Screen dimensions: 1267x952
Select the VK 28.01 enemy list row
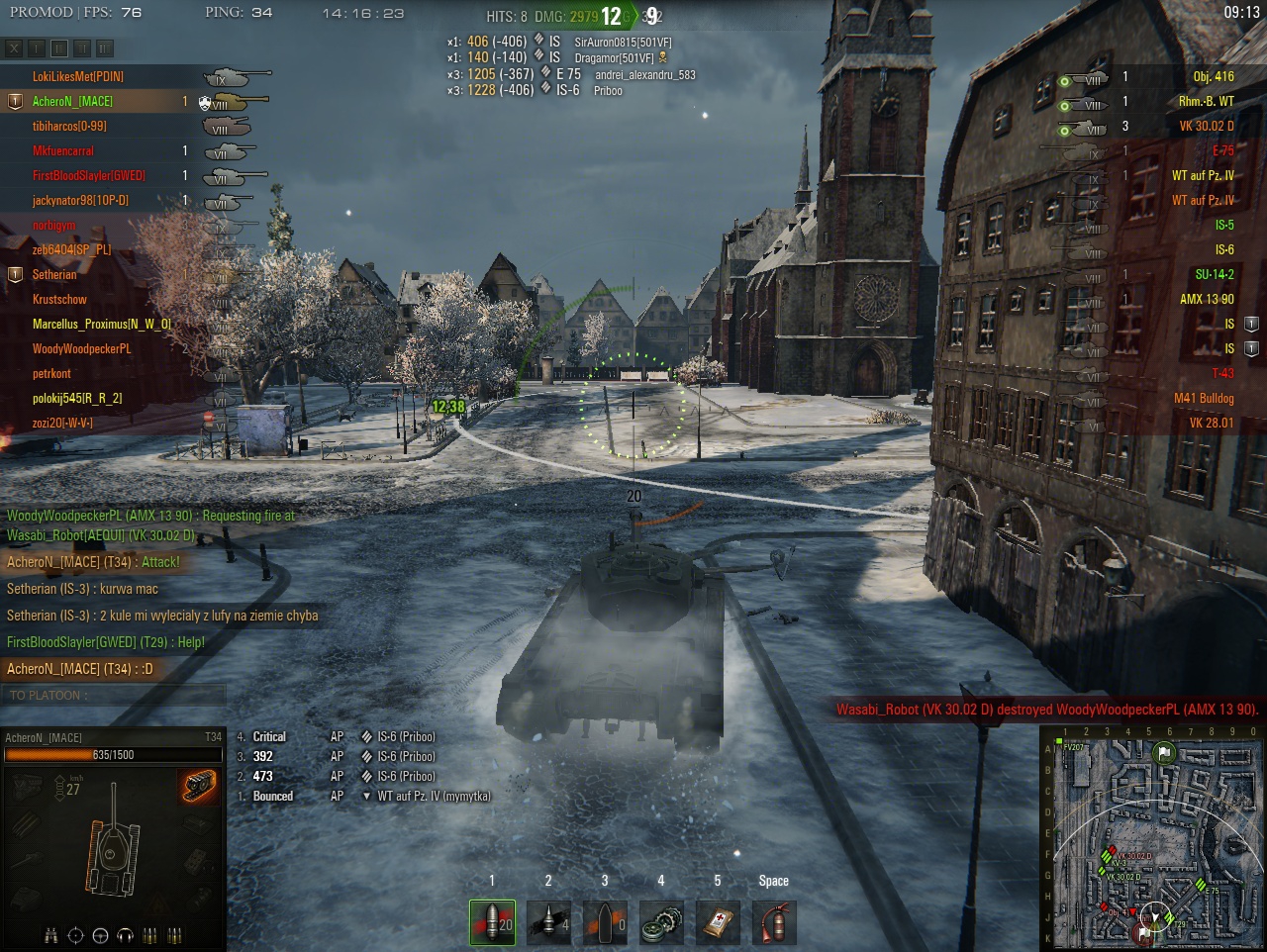1212,423
